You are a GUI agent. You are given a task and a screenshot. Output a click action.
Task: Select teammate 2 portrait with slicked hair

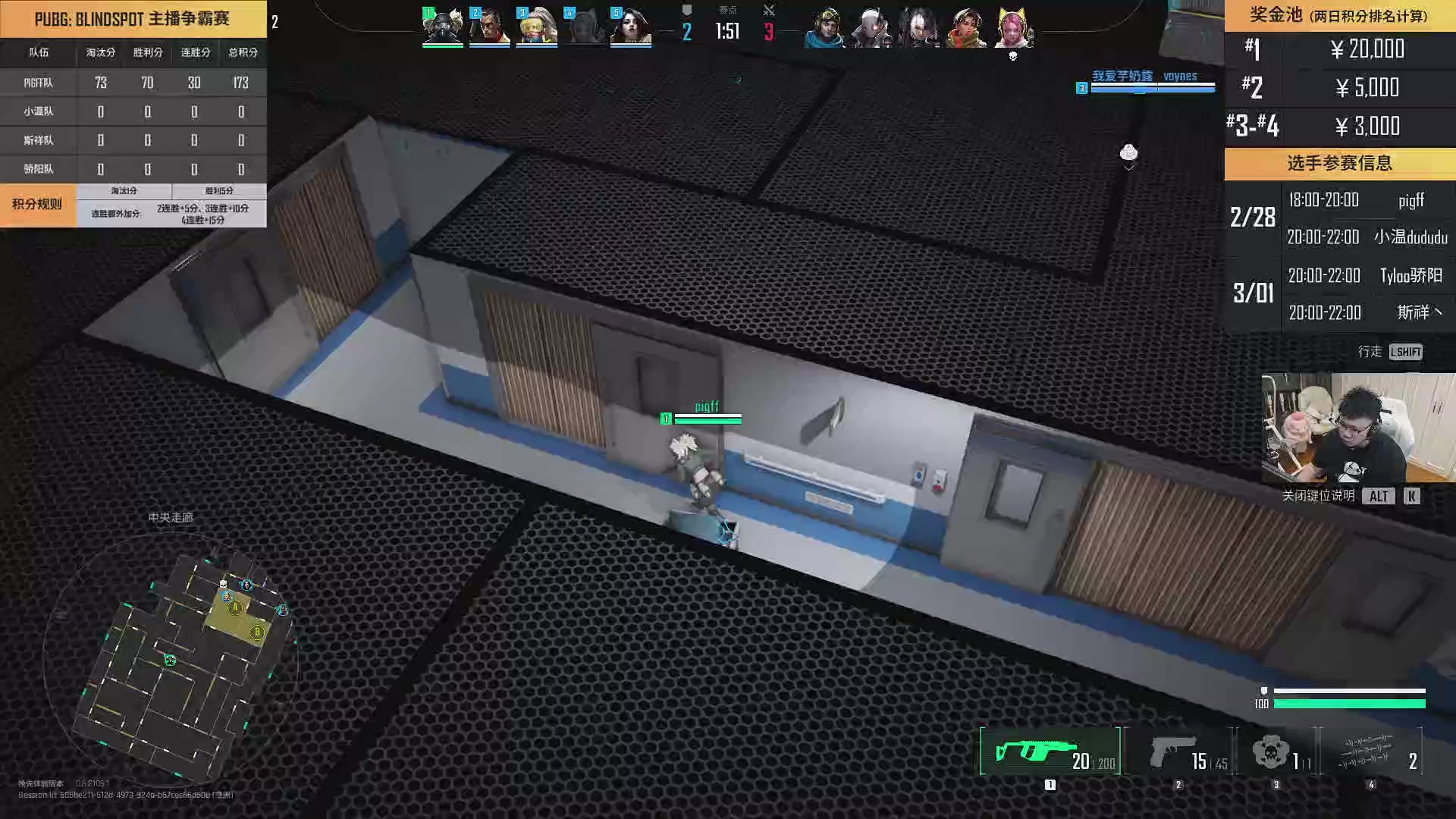click(490, 27)
